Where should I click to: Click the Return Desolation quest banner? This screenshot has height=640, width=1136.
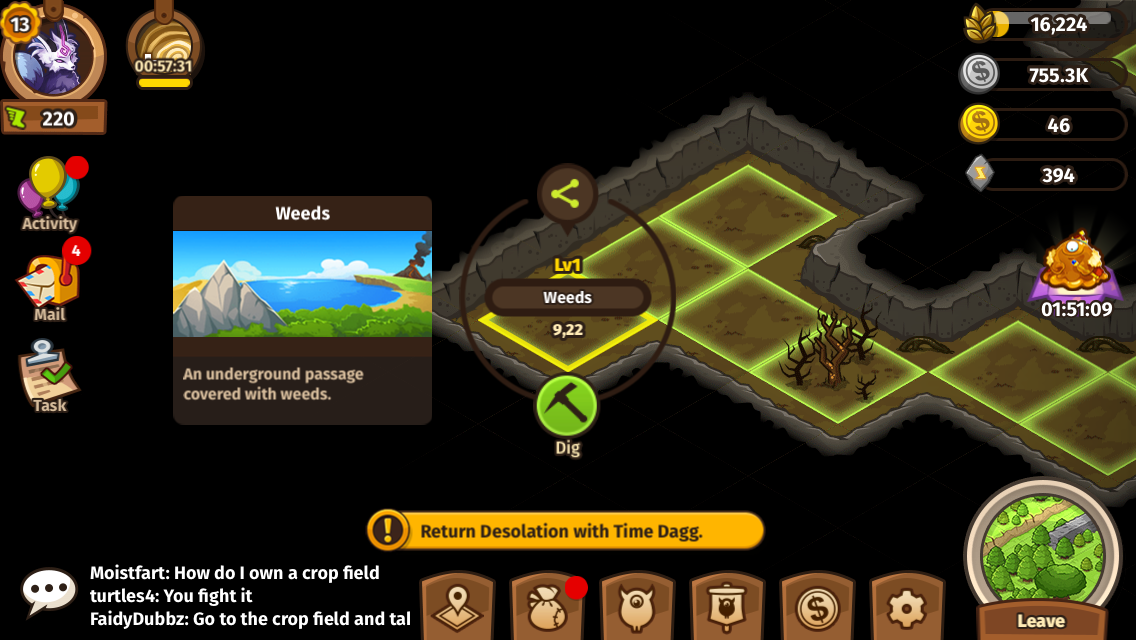[x=566, y=531]
